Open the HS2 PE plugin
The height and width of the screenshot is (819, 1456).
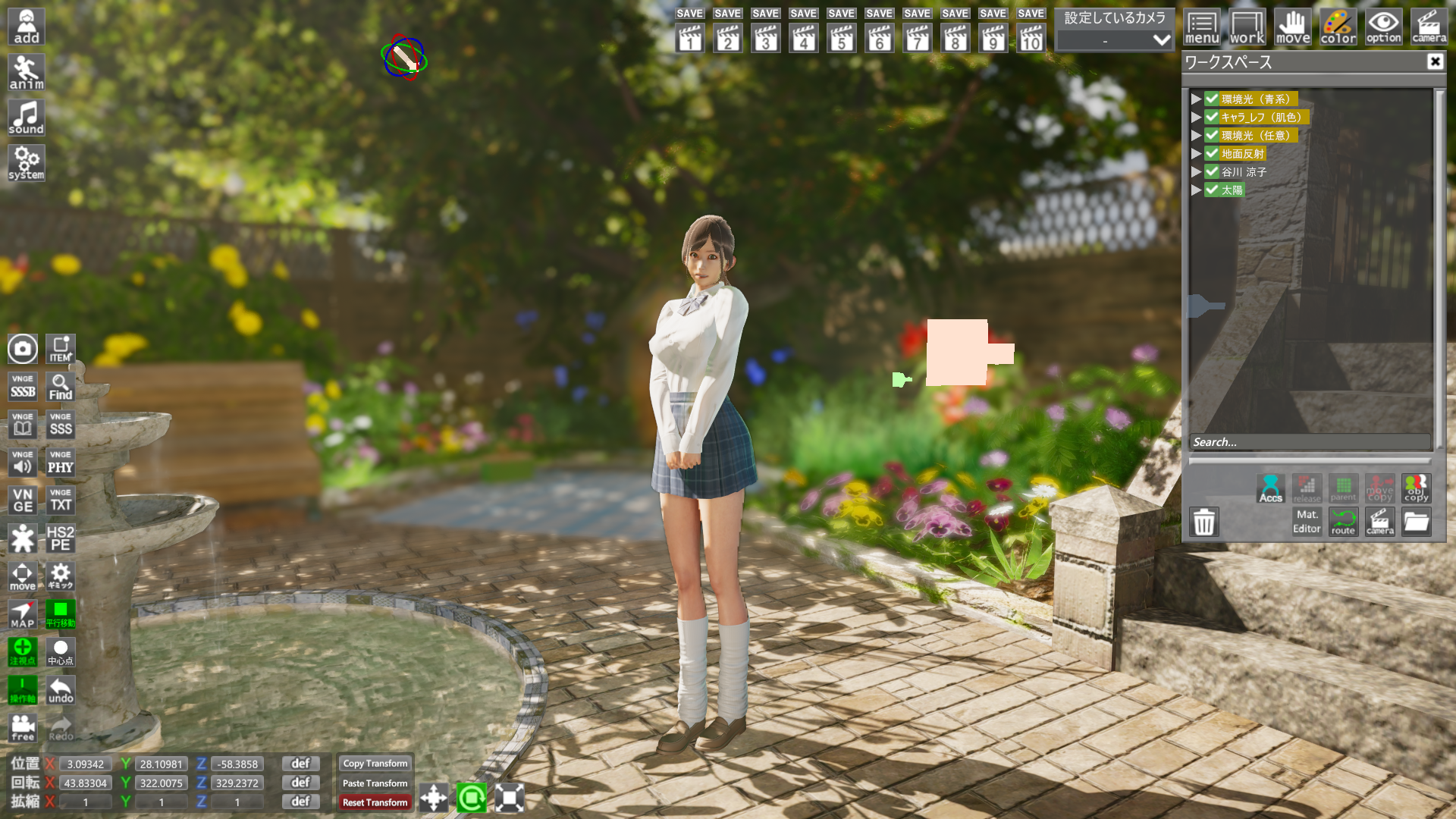coord(61,538)
